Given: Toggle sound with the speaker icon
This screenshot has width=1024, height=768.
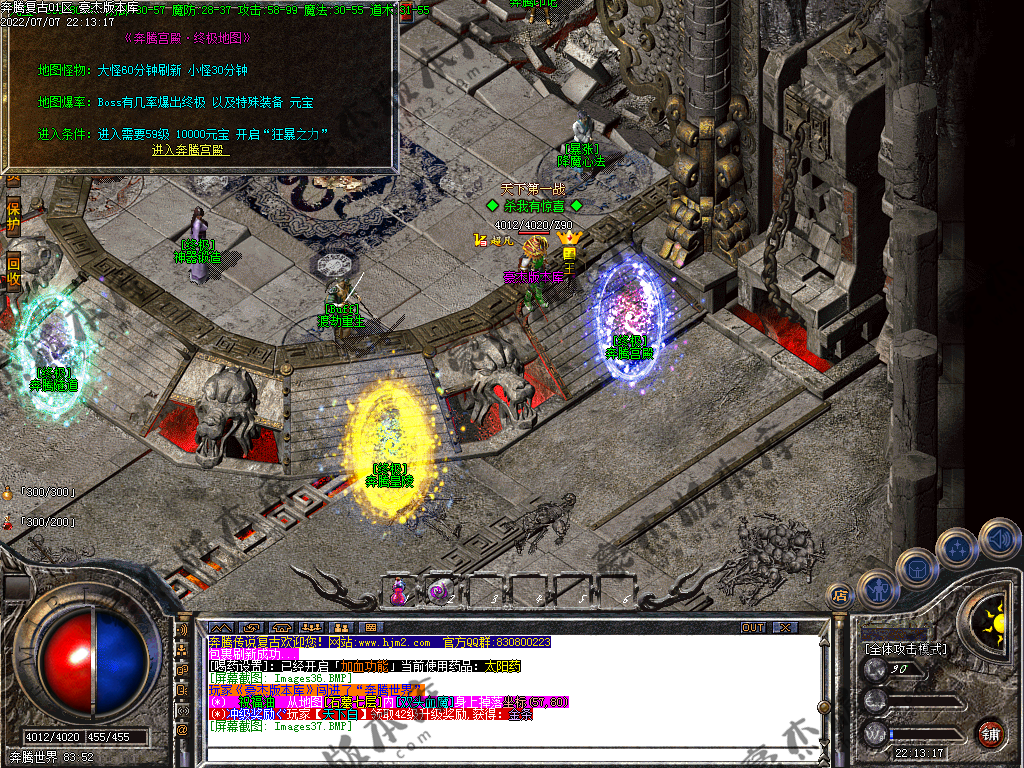Looking at the screenshot, I should pyautogui.click(x=998, y=537).
